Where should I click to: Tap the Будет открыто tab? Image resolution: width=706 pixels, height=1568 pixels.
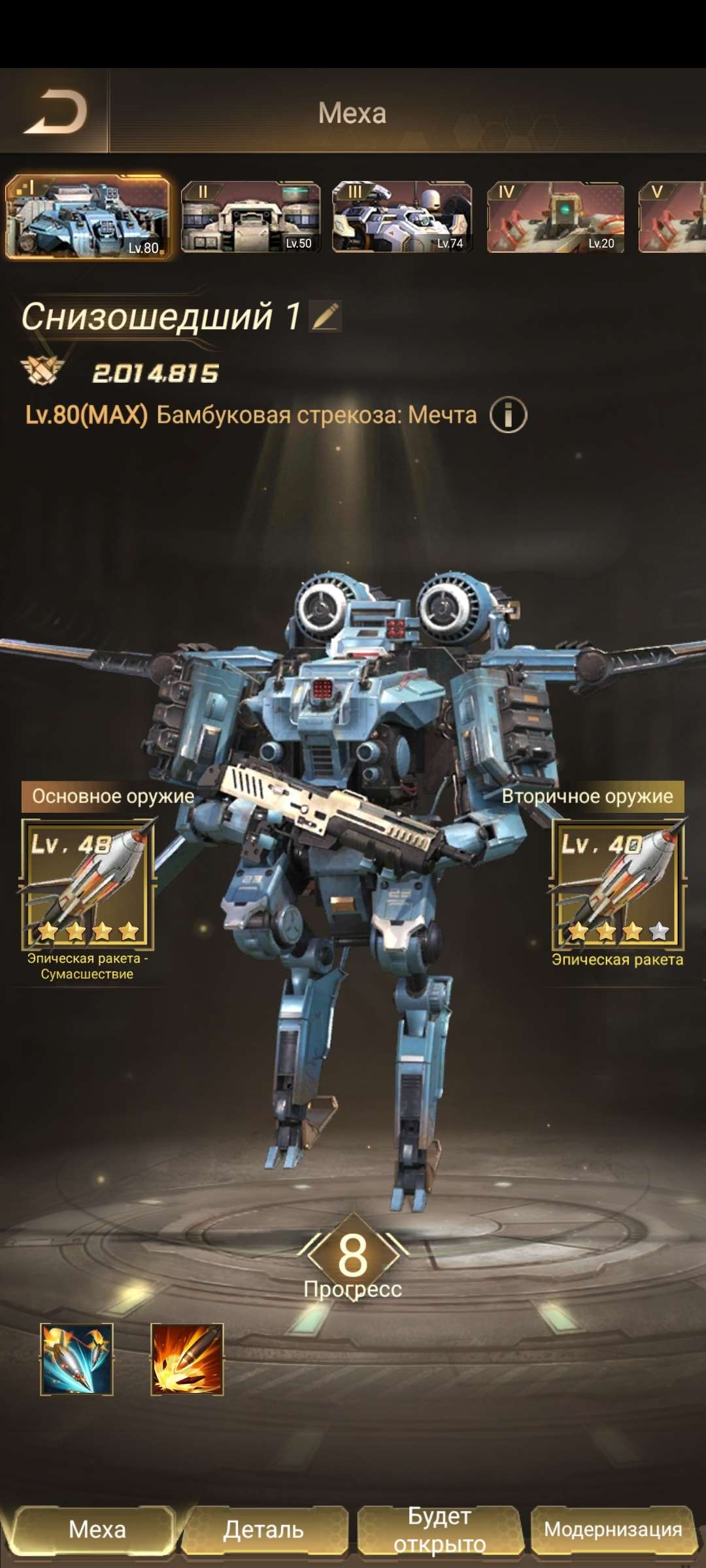tap(439, 1529)
